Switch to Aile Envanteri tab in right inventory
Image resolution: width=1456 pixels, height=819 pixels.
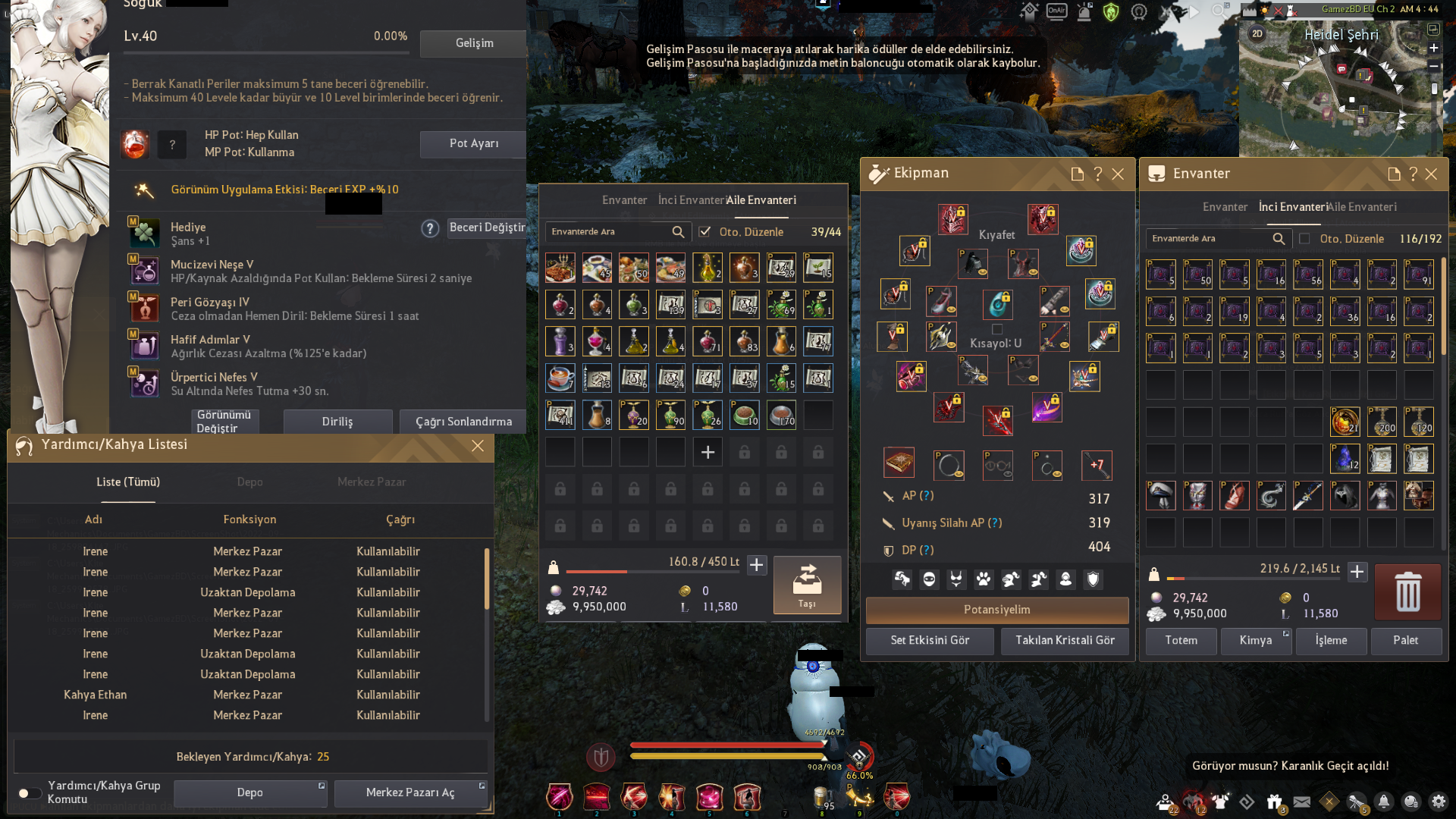[1364, 206]
